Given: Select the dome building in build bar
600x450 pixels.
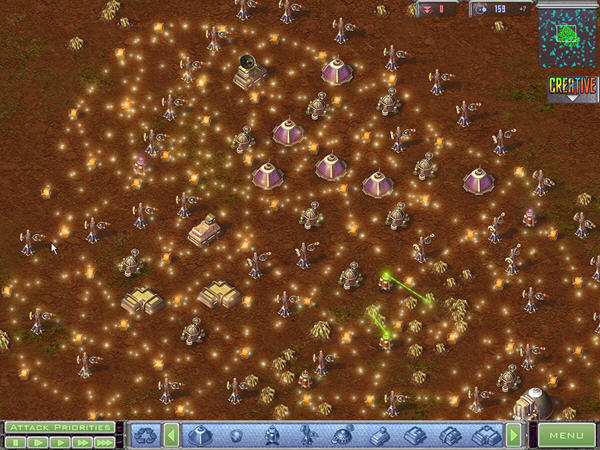Looking at the screenshot, I should pos(199,435).
